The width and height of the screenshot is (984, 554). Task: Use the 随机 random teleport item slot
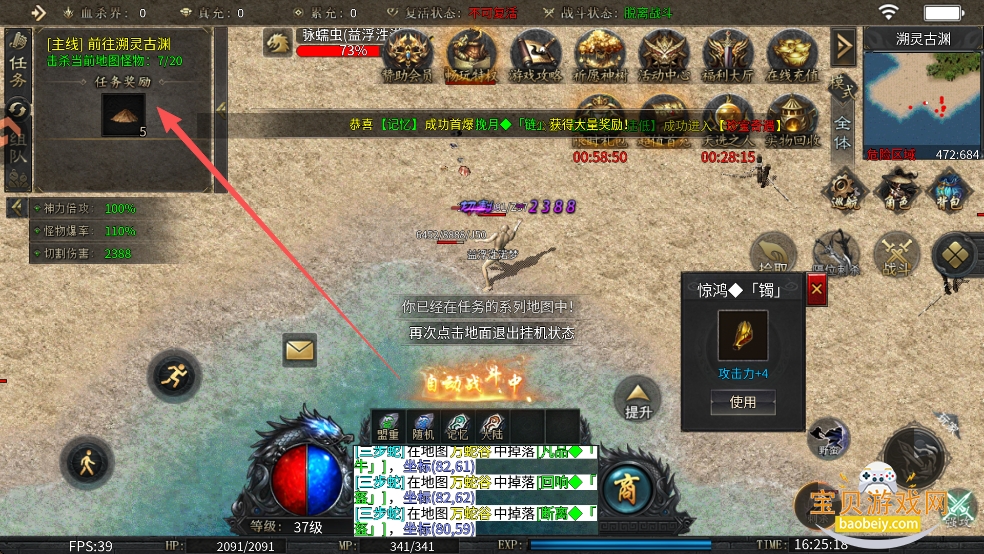click(x=423, y=426)
